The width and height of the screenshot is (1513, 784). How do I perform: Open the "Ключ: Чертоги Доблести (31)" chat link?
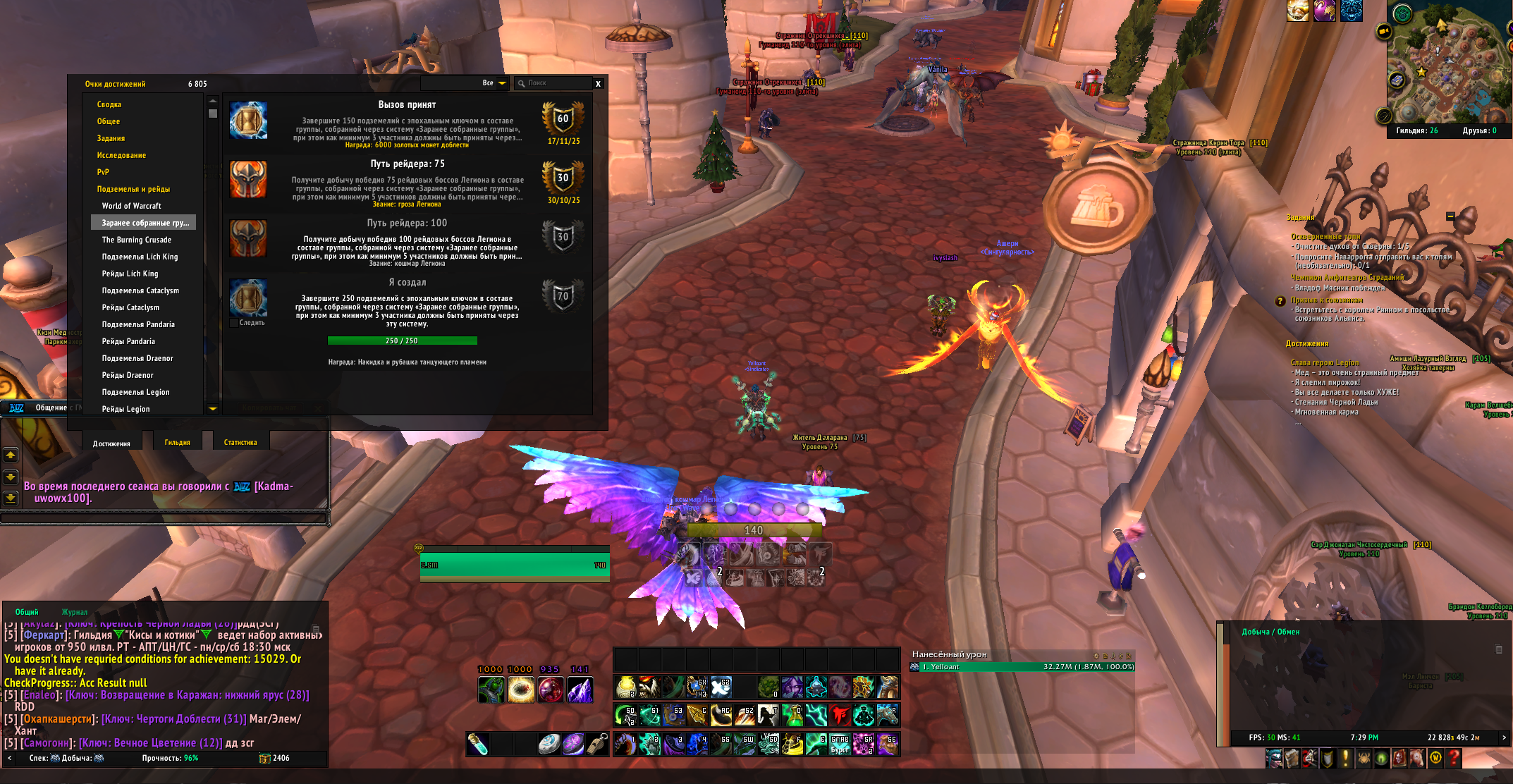pos(174,719)
